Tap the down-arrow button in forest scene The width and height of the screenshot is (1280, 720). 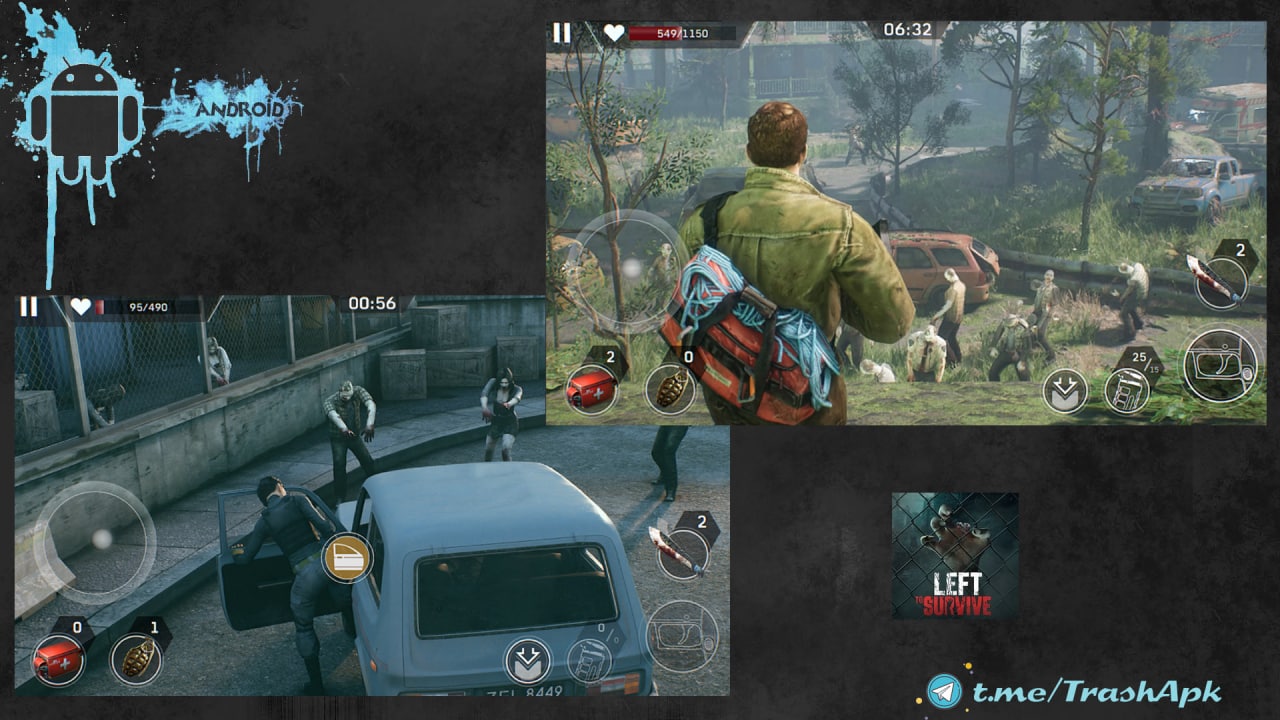1065,392
